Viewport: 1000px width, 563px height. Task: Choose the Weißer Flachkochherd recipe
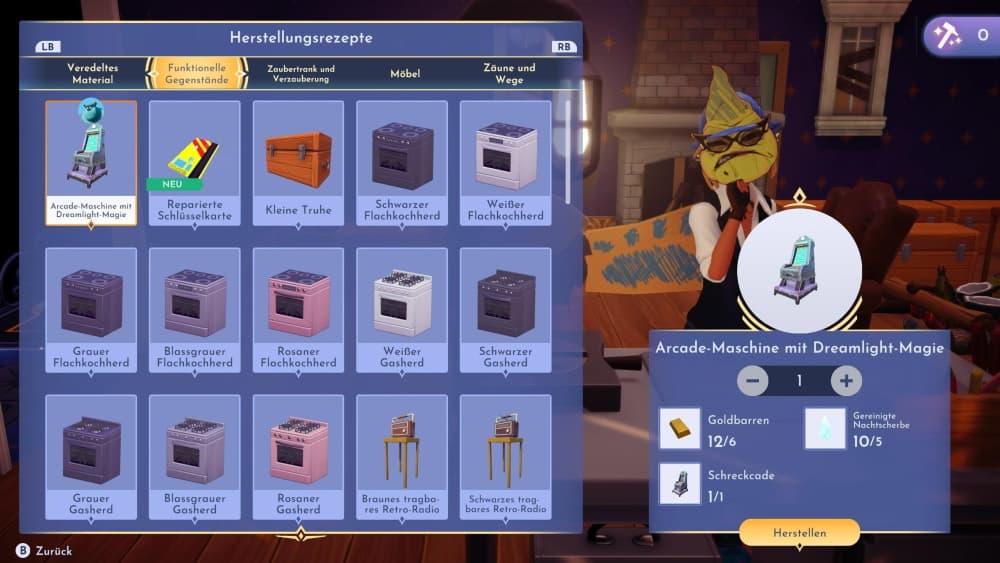[x=506, y=162]
